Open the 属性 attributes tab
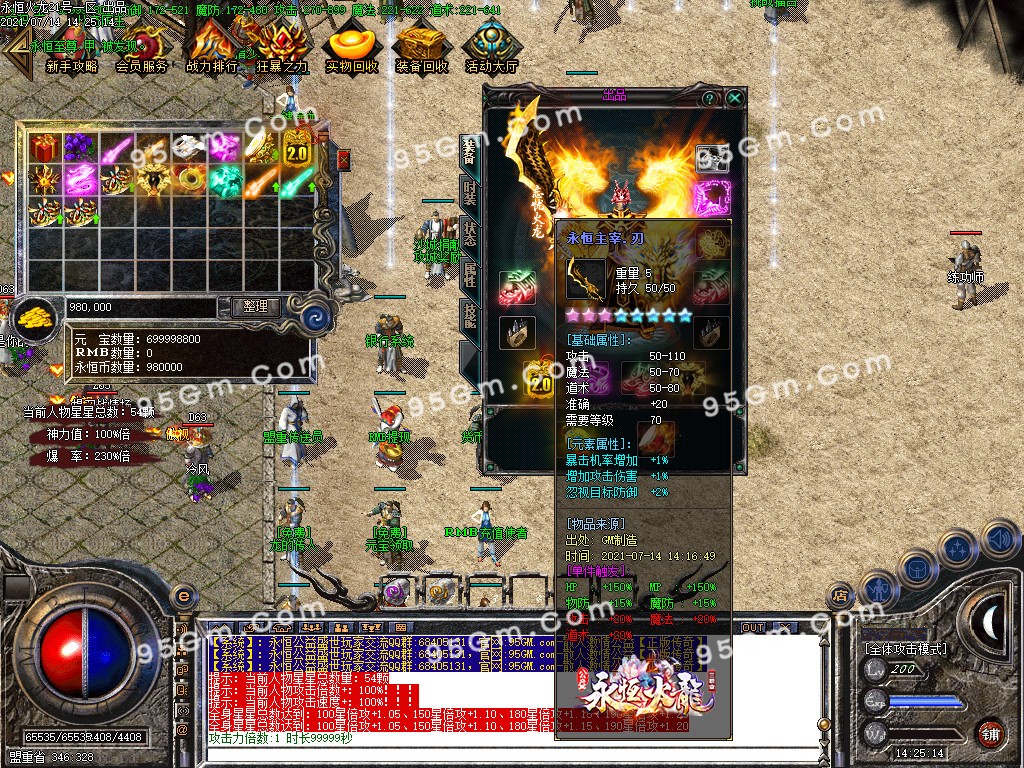 (x=469, y=277)
